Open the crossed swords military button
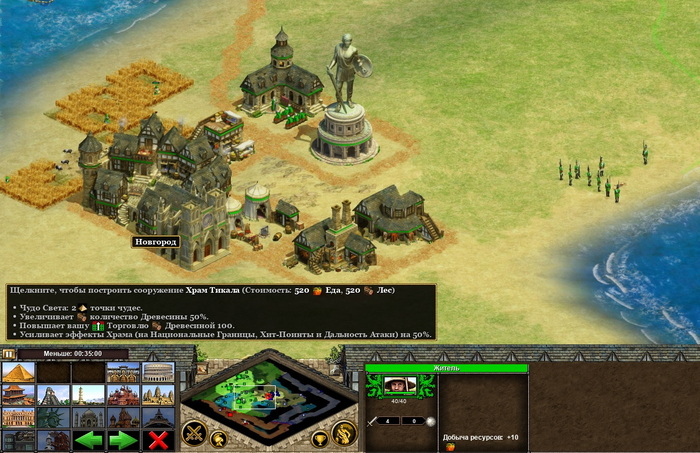This screenshot has width=700, height=453. pos(193,433)
